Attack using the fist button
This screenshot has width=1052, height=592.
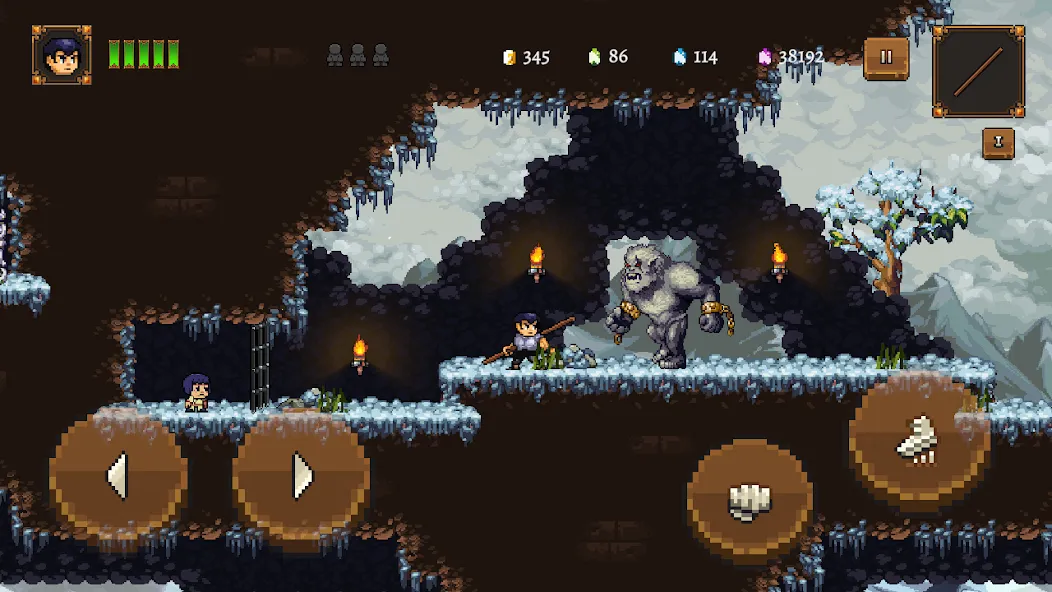coord(750,500)
